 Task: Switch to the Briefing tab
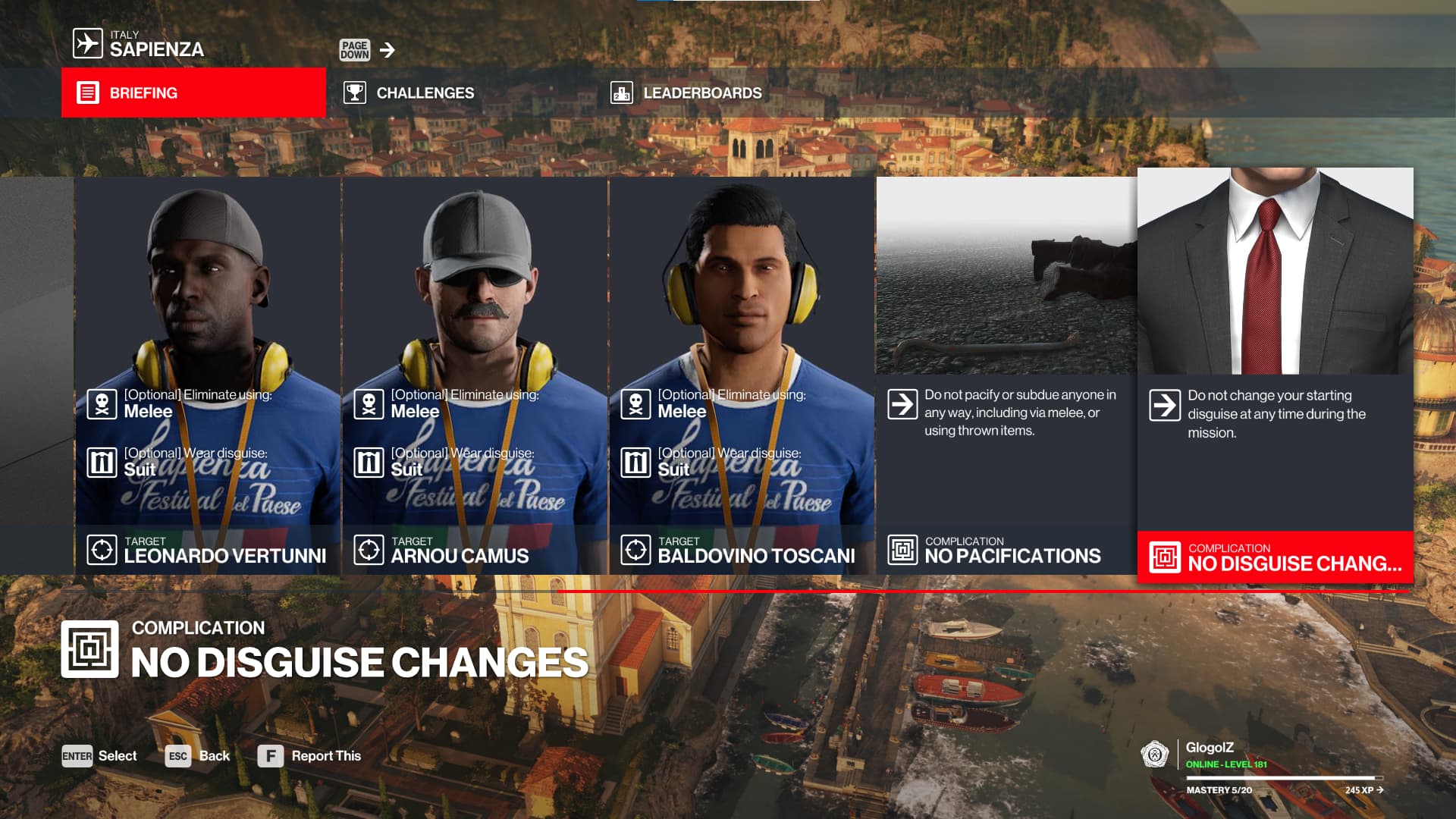(x=193, y=93)
